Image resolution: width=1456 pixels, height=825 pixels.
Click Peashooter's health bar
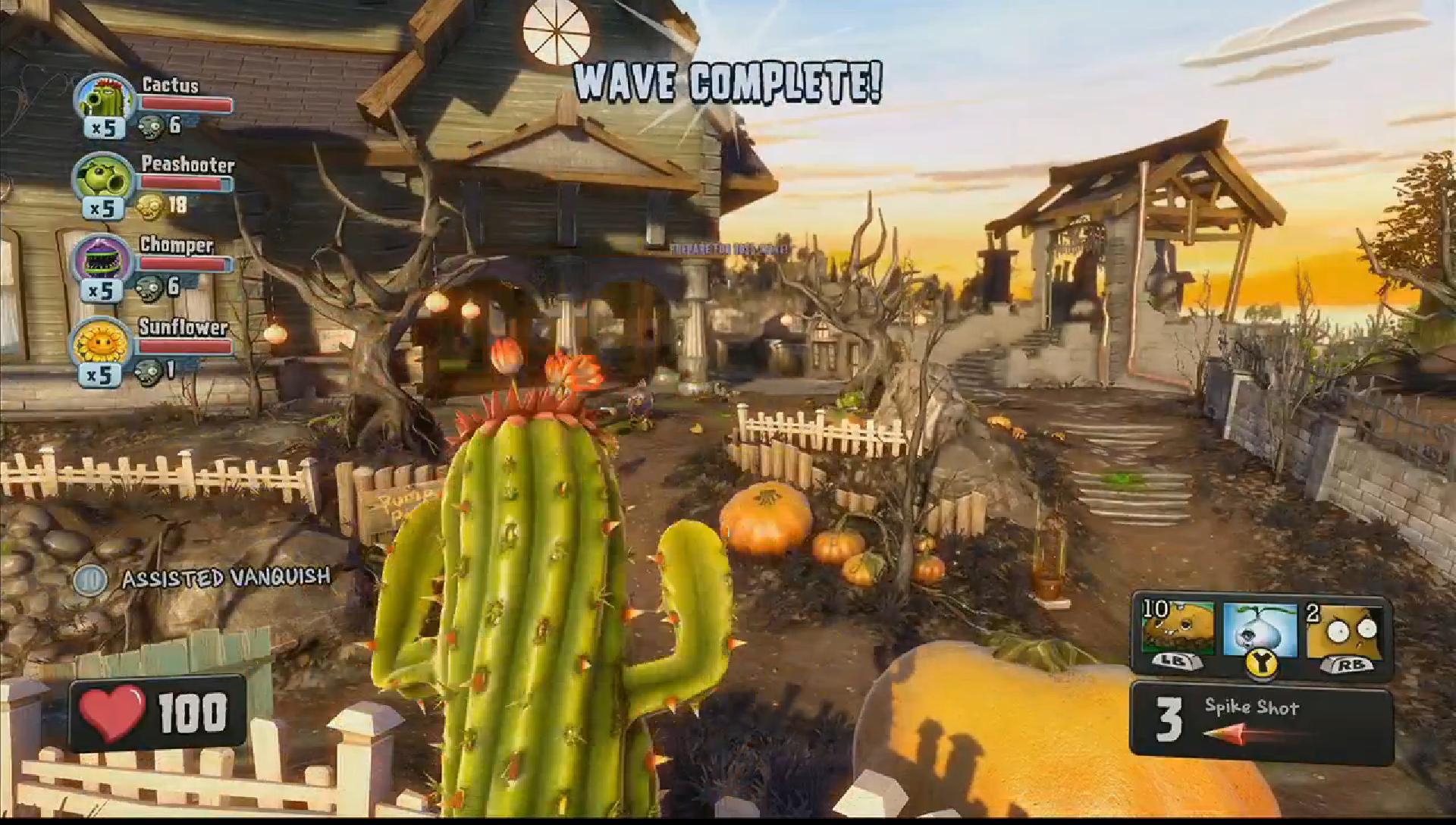tap(184, 180)
